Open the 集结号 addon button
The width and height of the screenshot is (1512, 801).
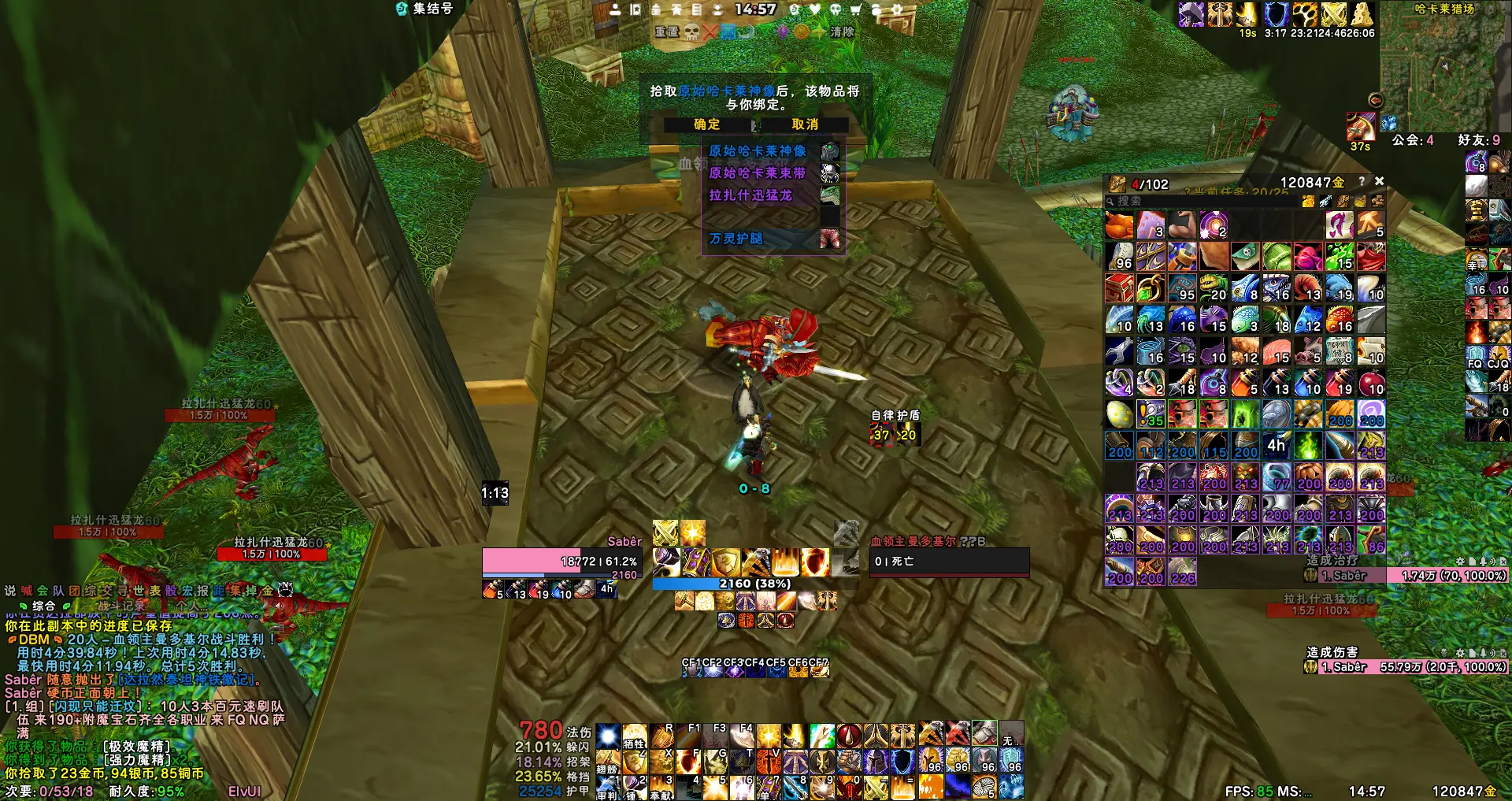coord(425,9)
